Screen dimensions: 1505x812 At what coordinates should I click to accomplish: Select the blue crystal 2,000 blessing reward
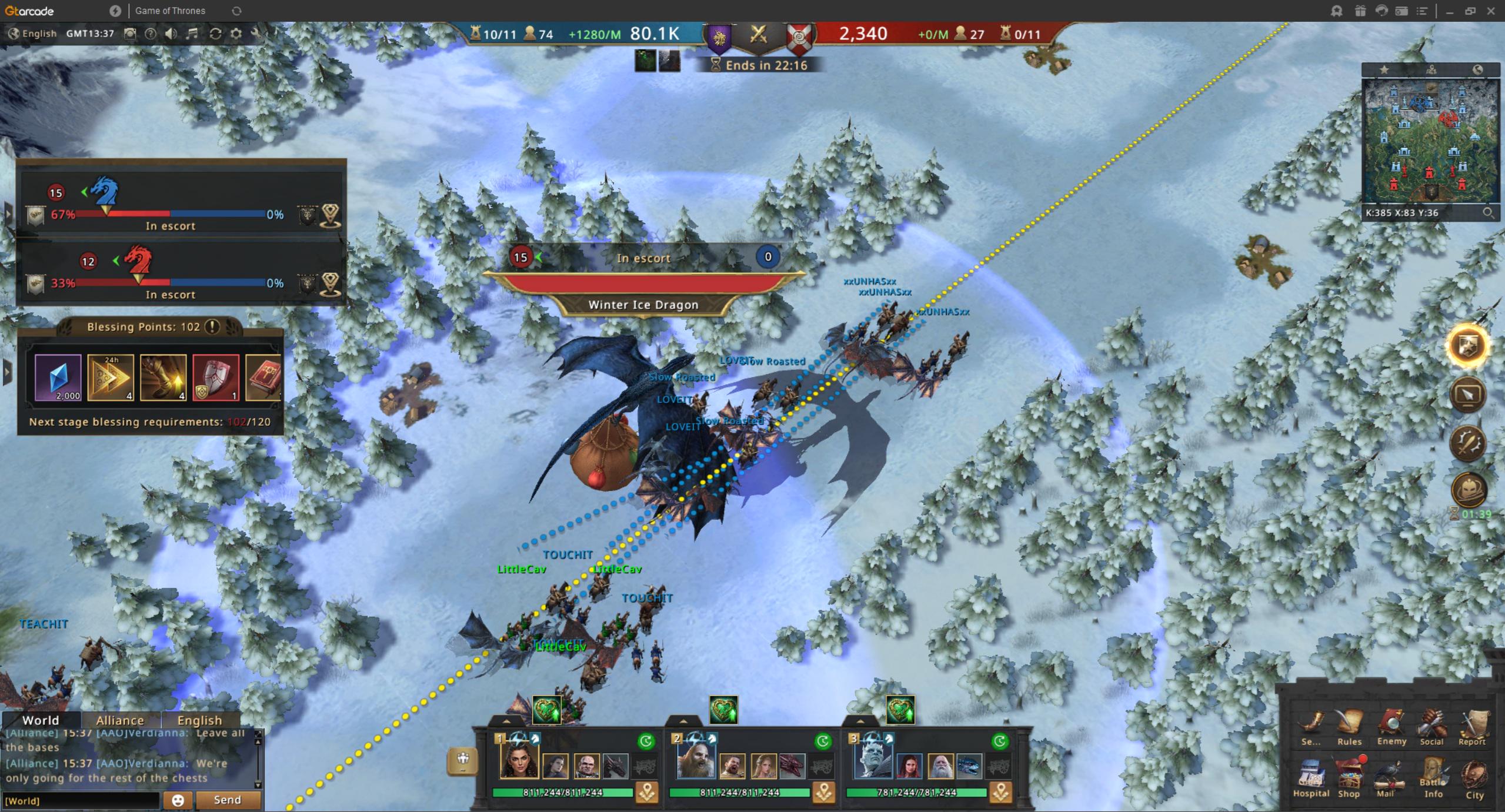[58, 377]
